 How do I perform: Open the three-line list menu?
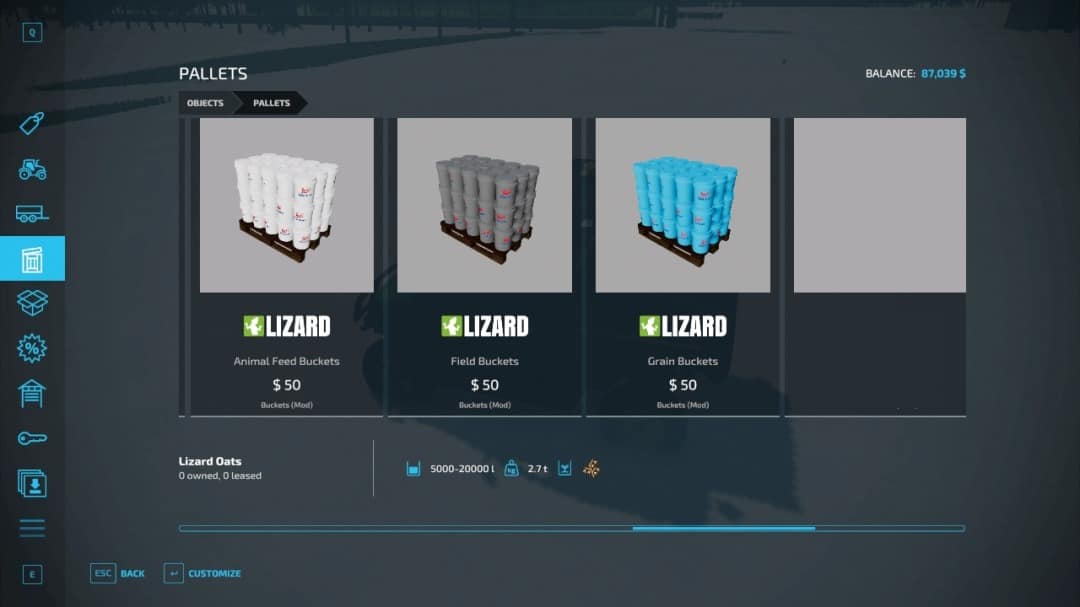tap(32, 528)
